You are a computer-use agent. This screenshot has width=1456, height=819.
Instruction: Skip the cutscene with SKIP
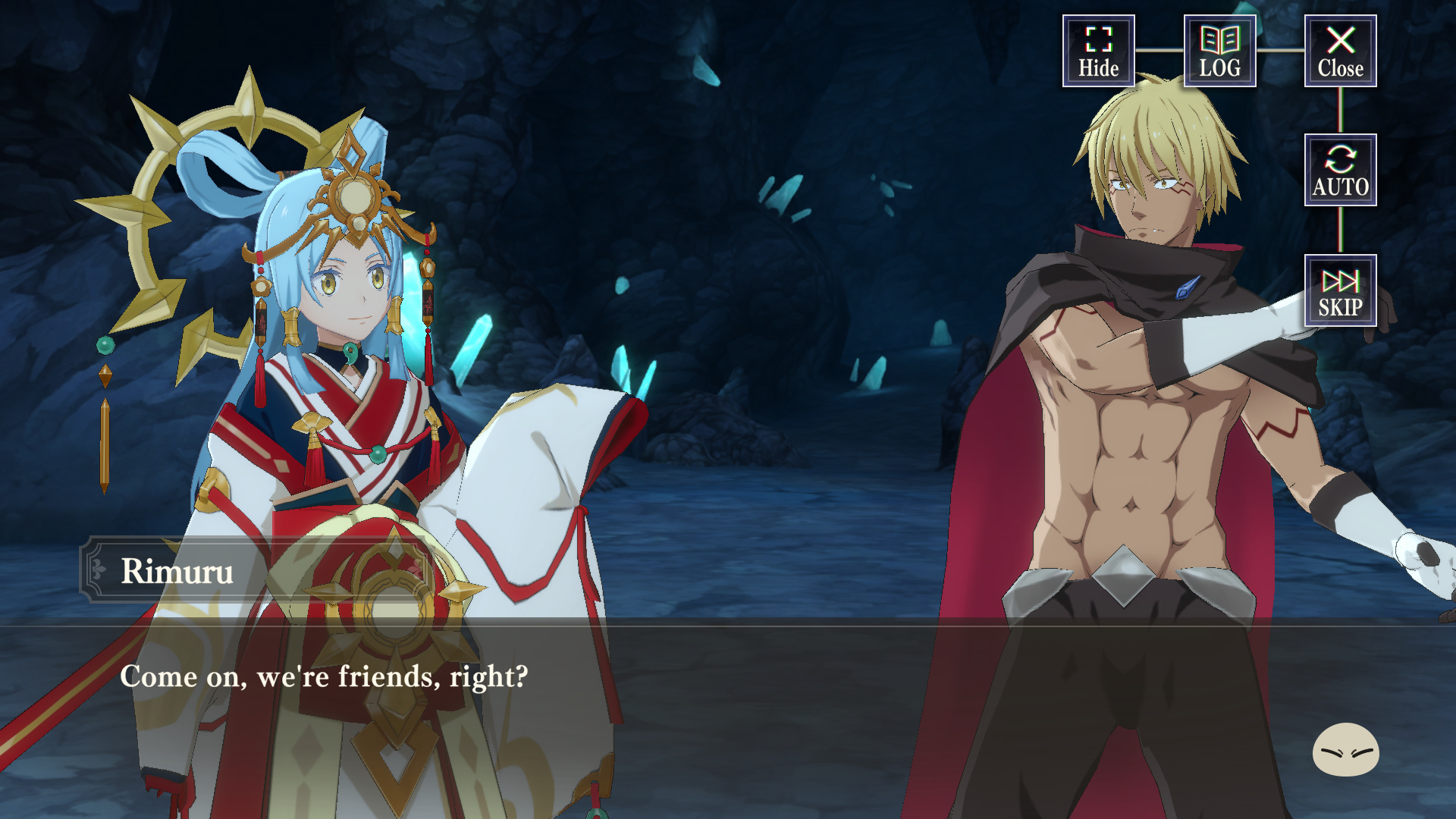(x=1340, y=291)
